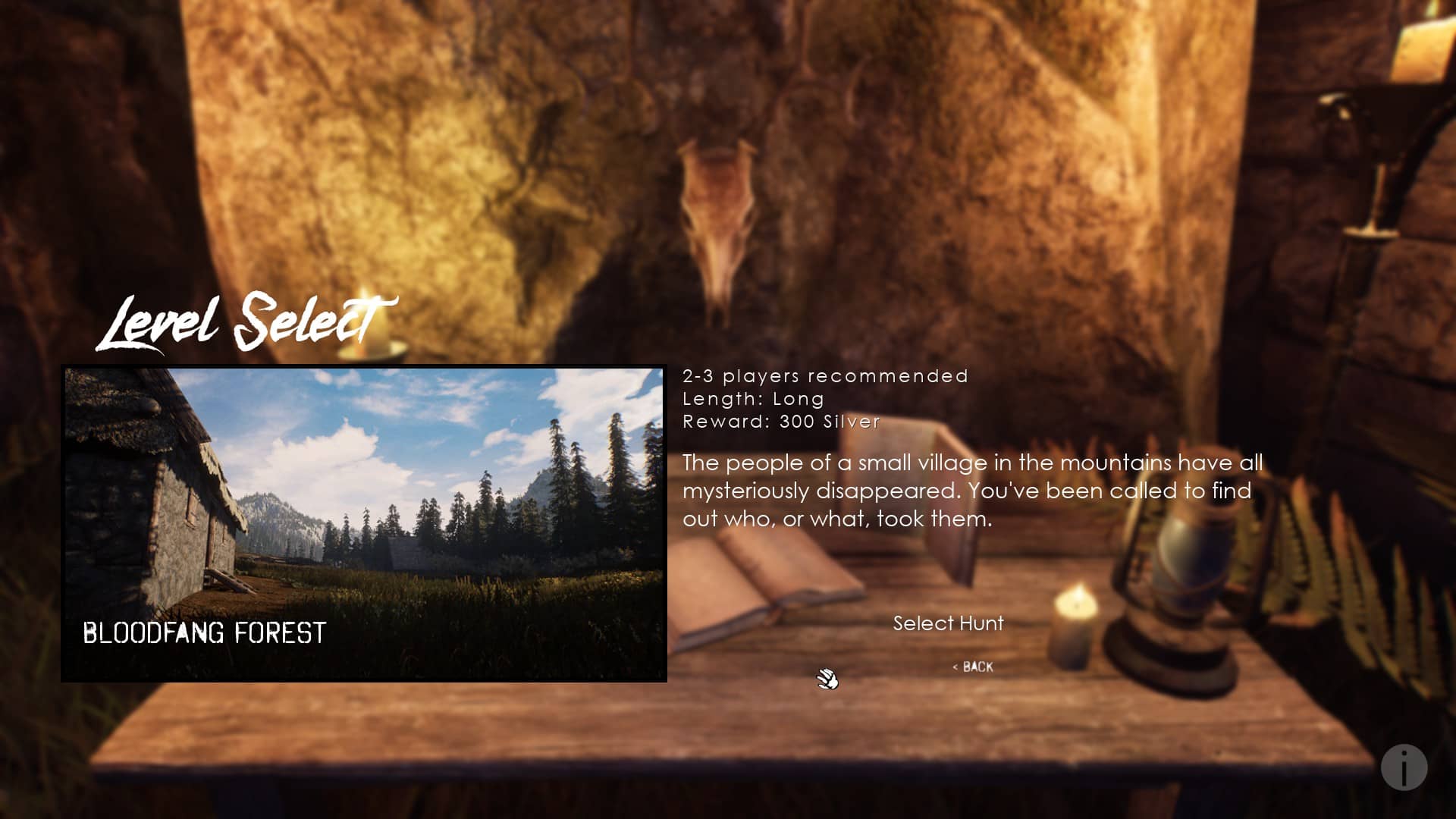Open the info icon in the corner
The image size is (1456, 819).
pos(1404,767)
